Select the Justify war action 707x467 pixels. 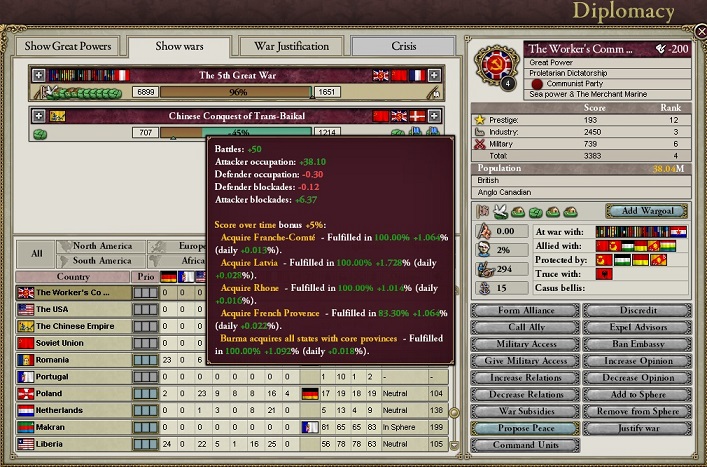tap(636, 428)
